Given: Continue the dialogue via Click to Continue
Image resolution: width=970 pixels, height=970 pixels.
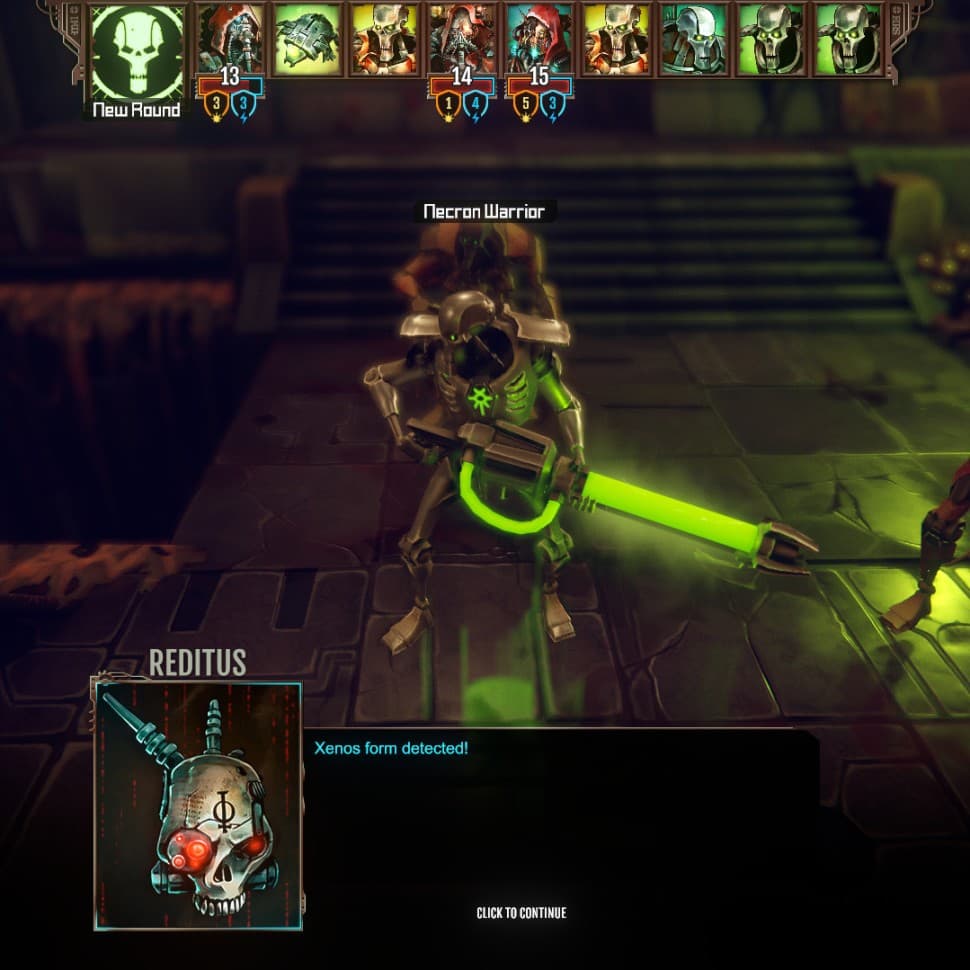Looking at the screenshot, I should coord(521,912).
